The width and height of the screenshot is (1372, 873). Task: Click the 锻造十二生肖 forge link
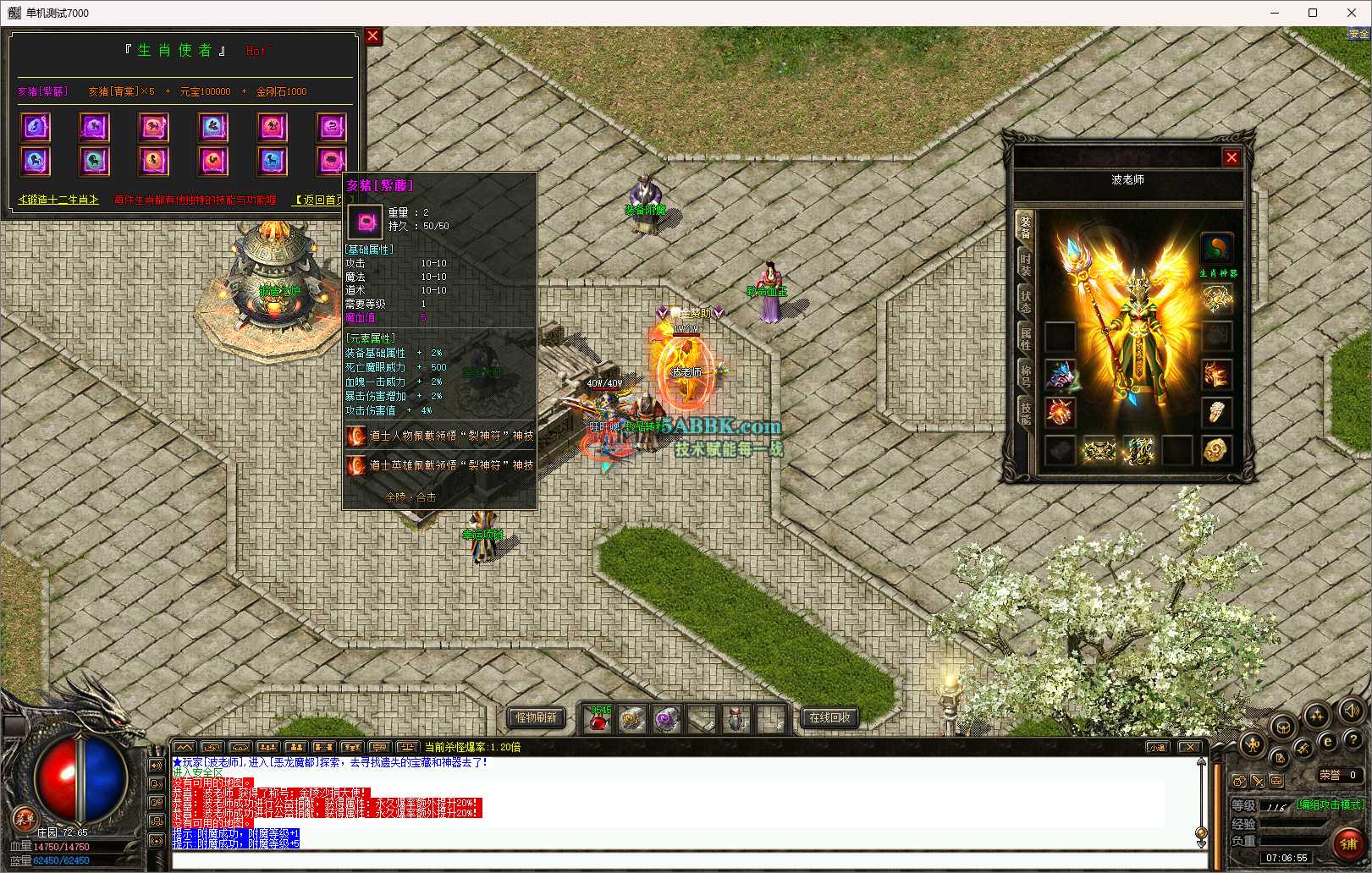(x=58, y=200)
